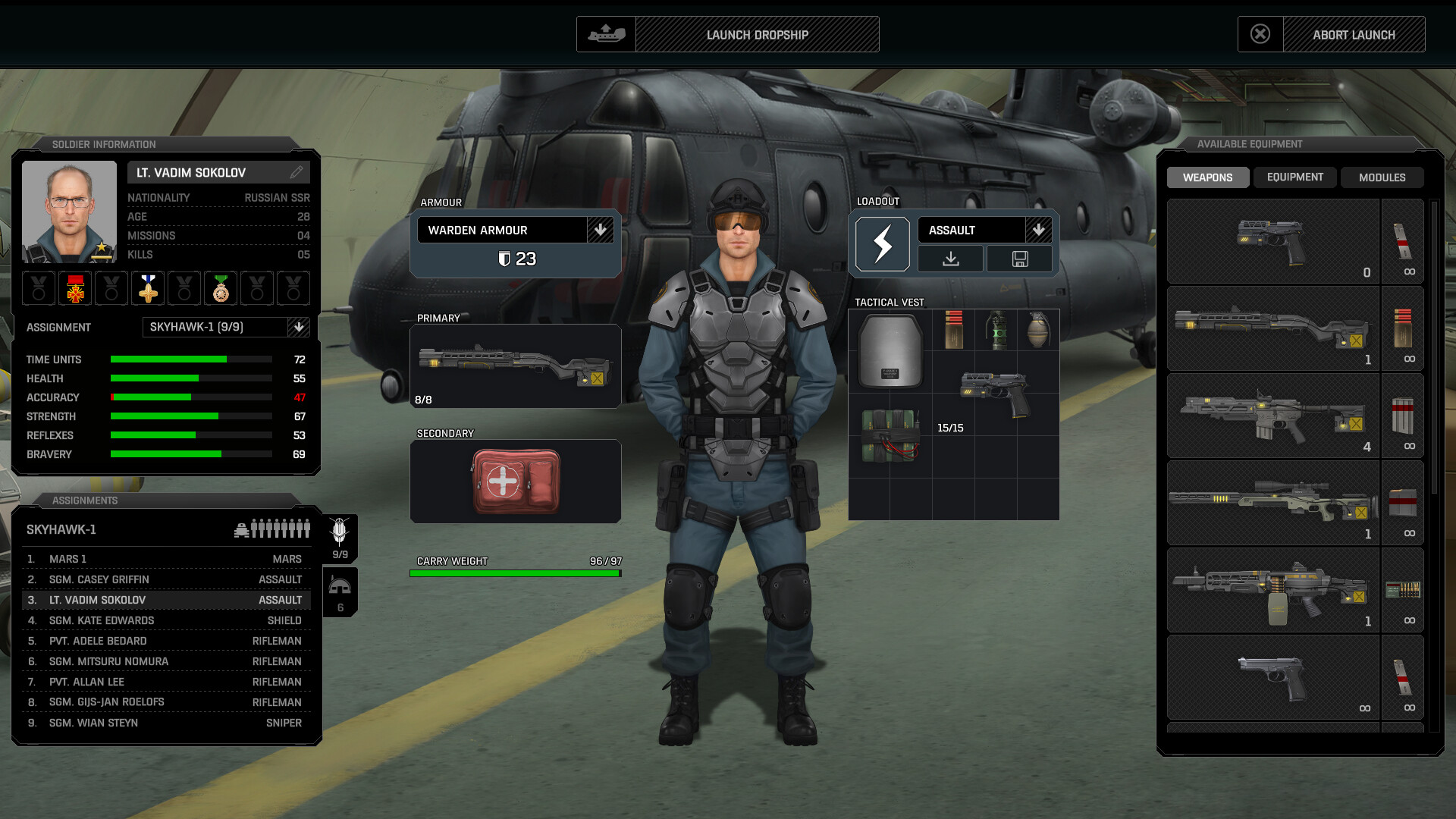The width and height of the screenshot is (1456, 819).
Task: Open the Warden Armour dropdown
Action: pyautogui.click(x=600, y=230)
